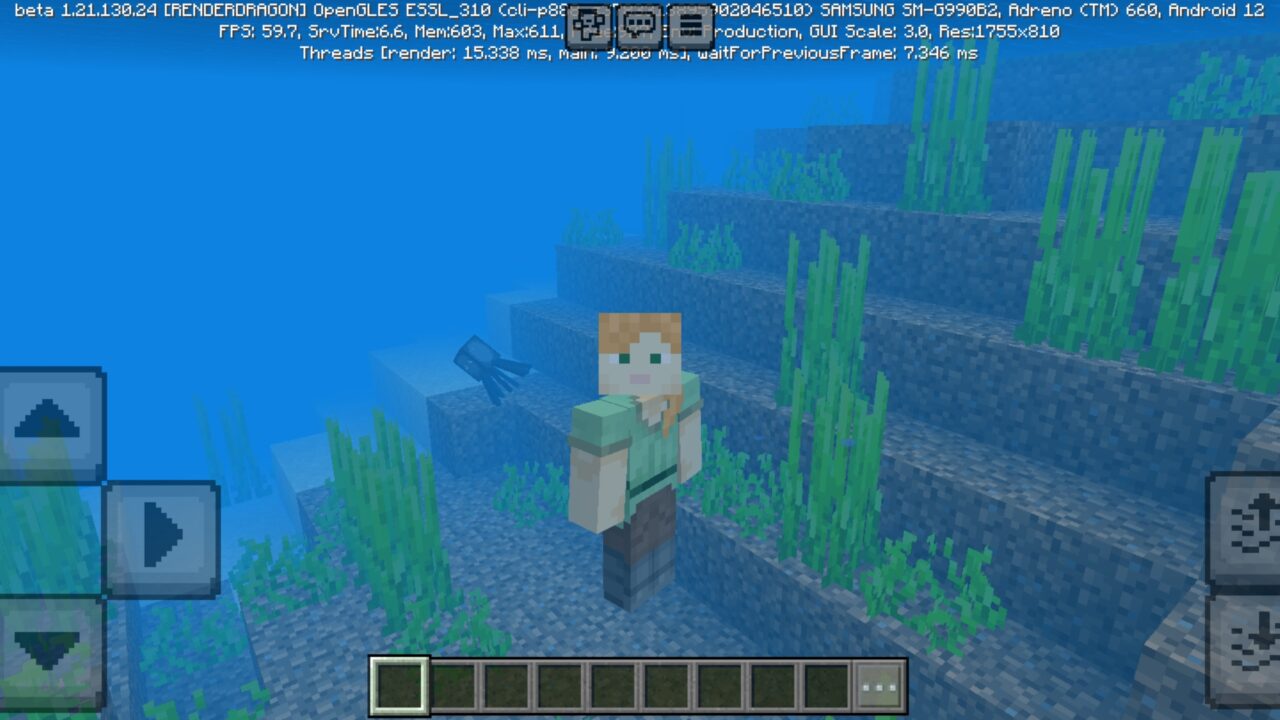Open the chat icon at top center
This screenshot has width=1280, height=720.
click(x=639, y=25)
